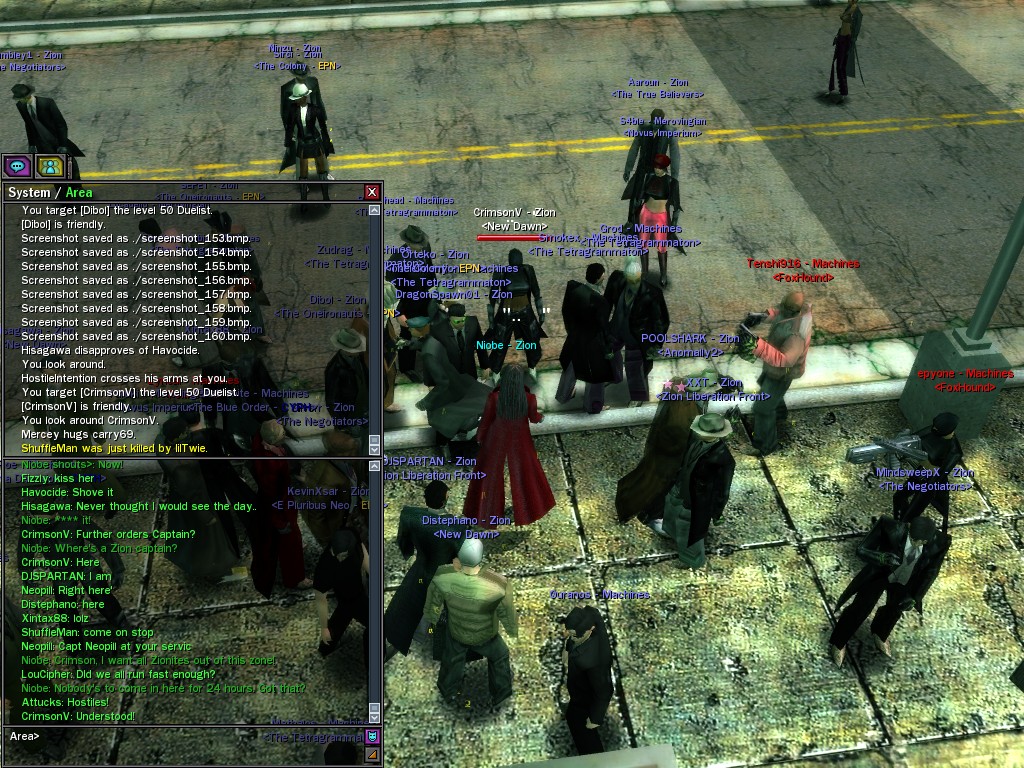Open the purple mask emote button
This screenshot has height=768, width=1024.
point(372,737)
